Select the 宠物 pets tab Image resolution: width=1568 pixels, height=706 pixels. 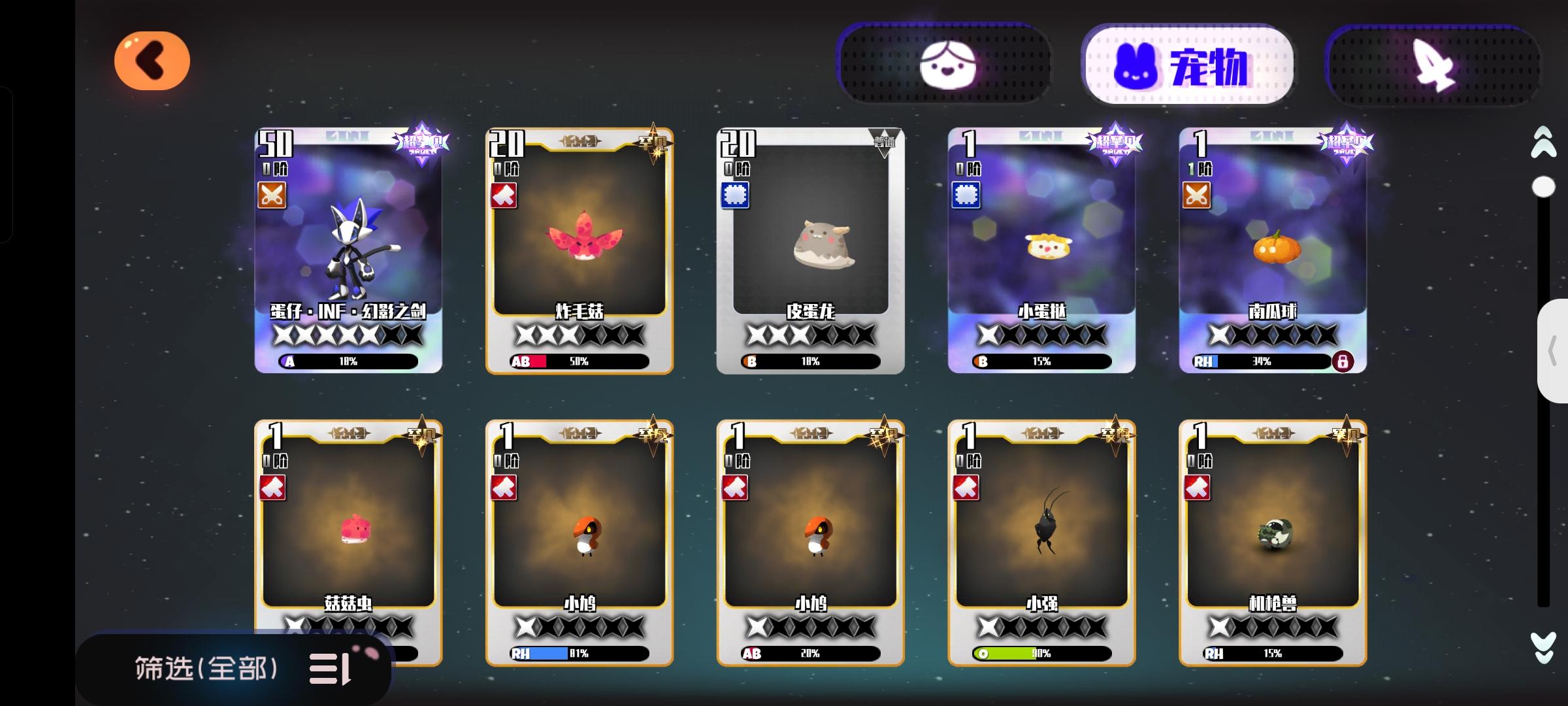[x=1187, y=63]
